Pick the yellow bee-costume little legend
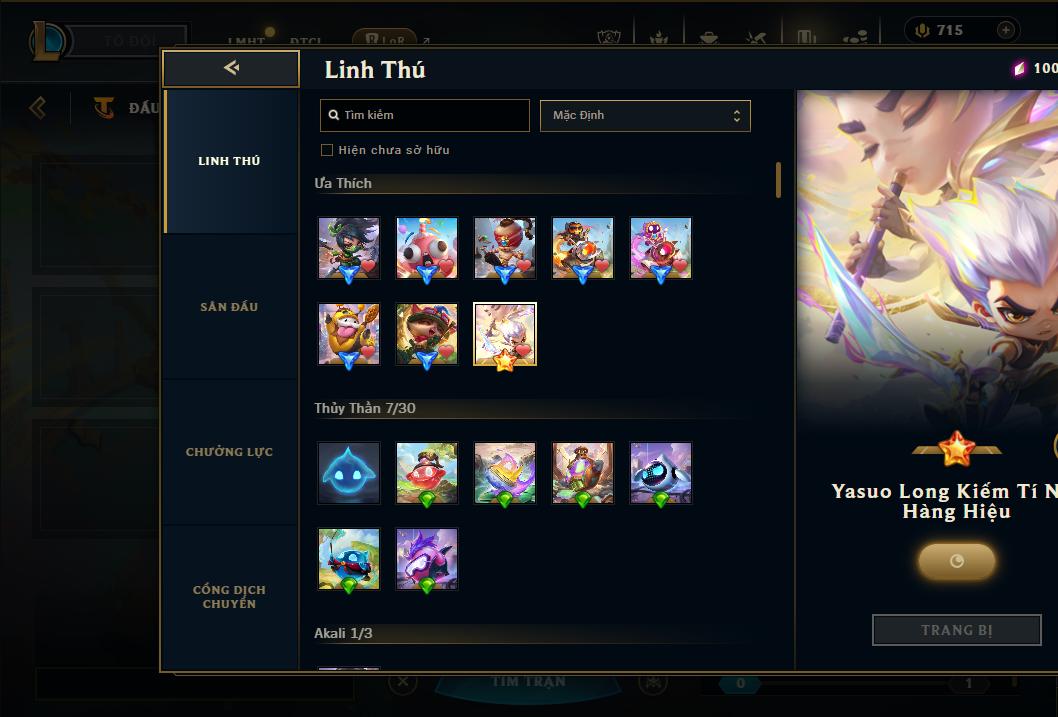The width and height of the screenshot is (1058, 717). click(349, 334)
